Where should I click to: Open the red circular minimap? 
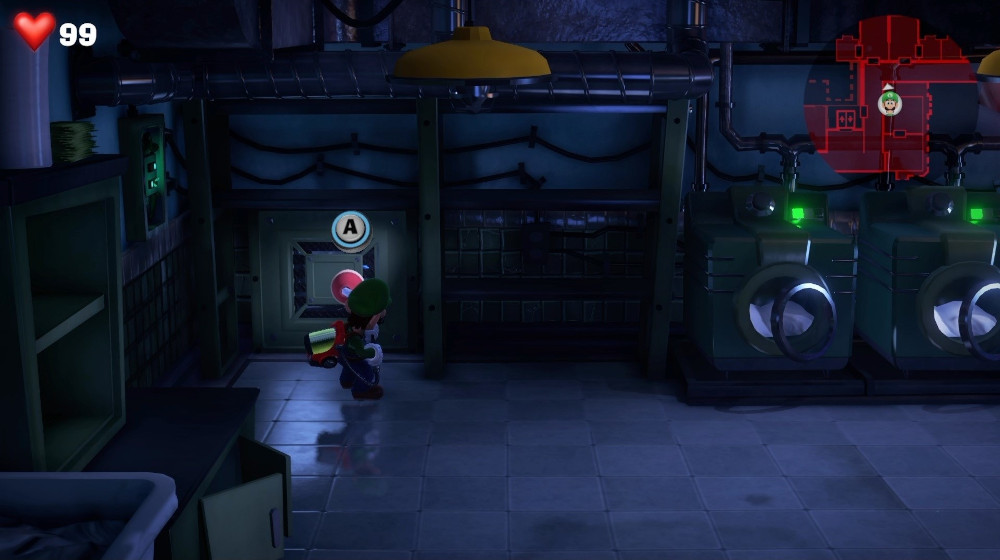[x=890, y=97]
